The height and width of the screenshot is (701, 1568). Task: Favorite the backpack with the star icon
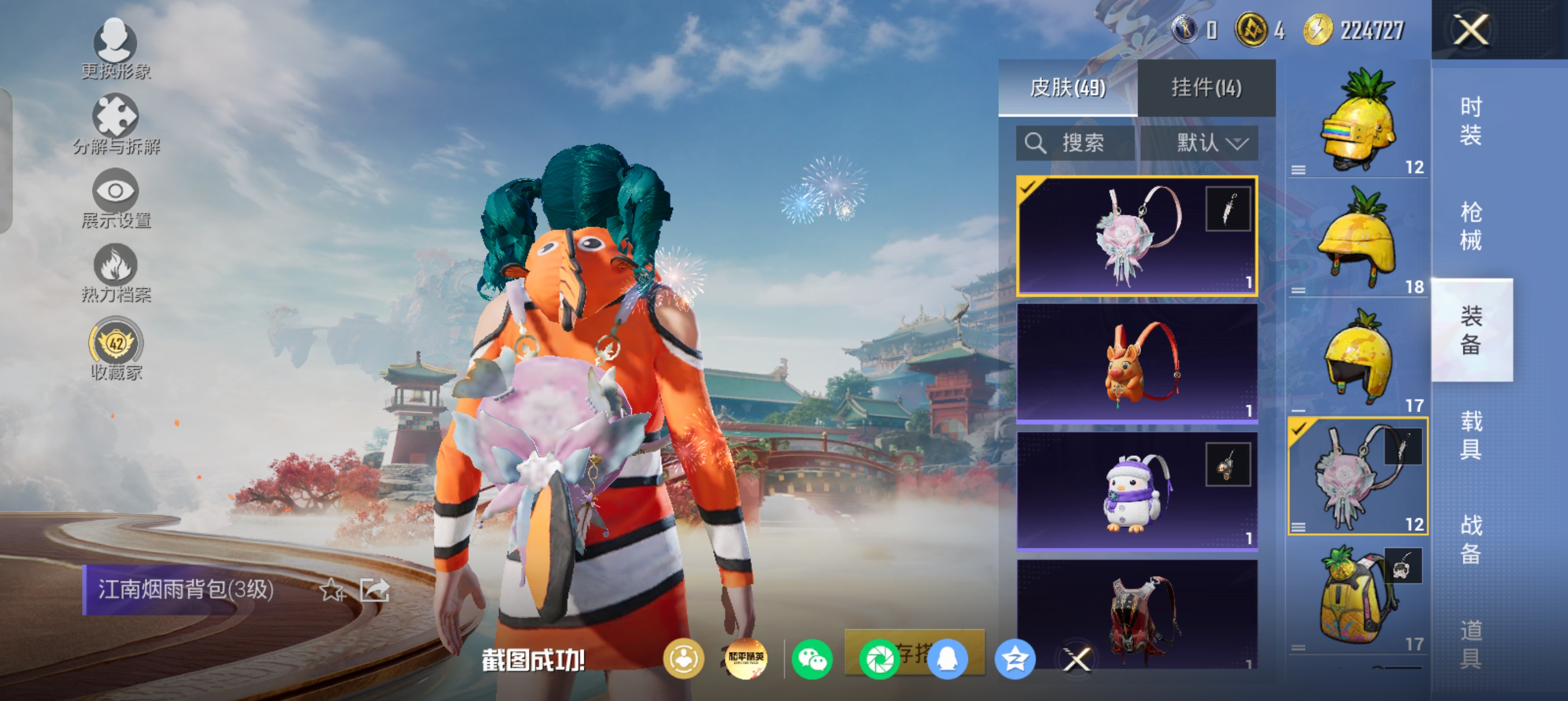pos(333,590)
